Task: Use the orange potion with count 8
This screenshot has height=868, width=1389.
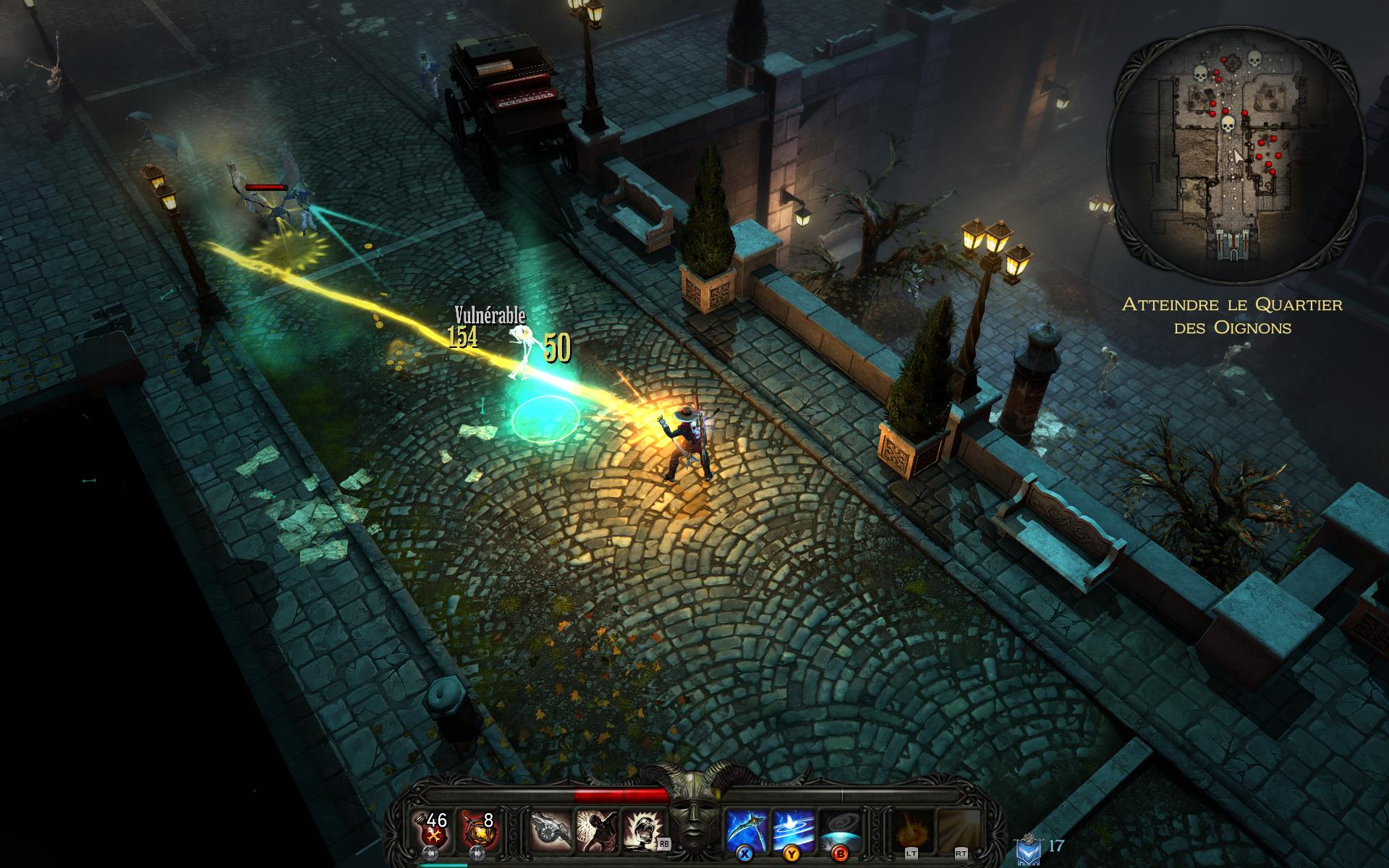Action: 478,830
